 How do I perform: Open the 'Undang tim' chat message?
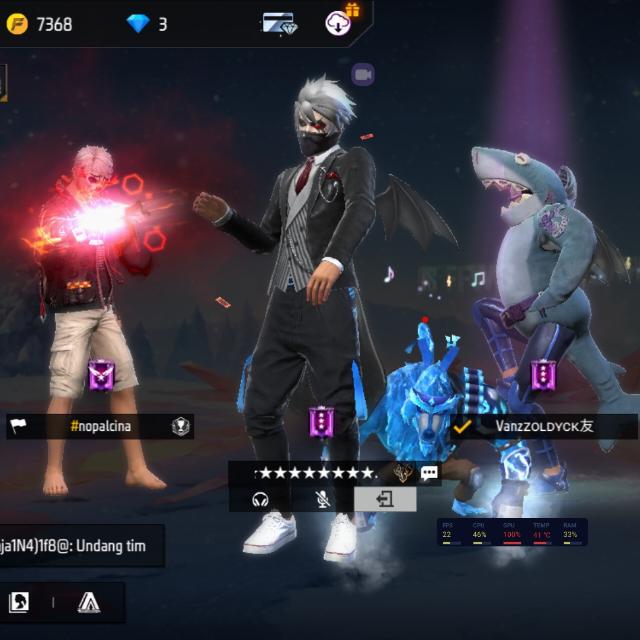coord(80,546)
